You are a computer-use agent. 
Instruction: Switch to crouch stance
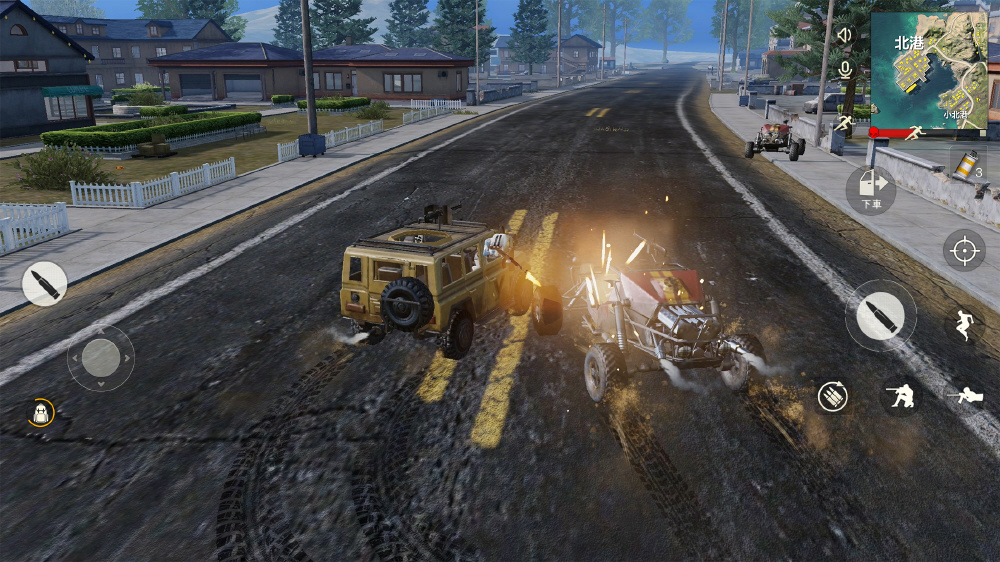coord(901,396)
